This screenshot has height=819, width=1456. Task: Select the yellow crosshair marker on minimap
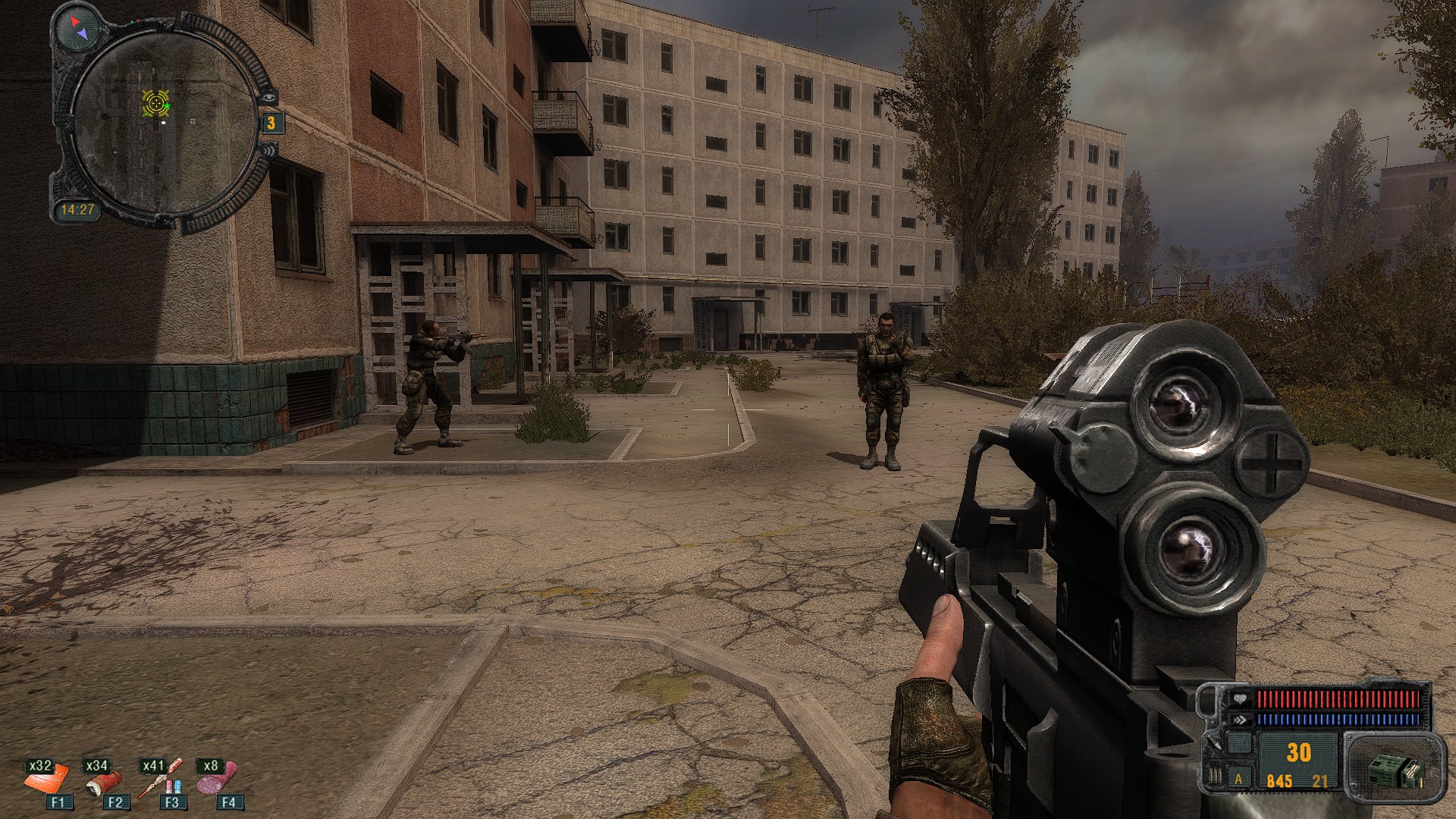155,103
